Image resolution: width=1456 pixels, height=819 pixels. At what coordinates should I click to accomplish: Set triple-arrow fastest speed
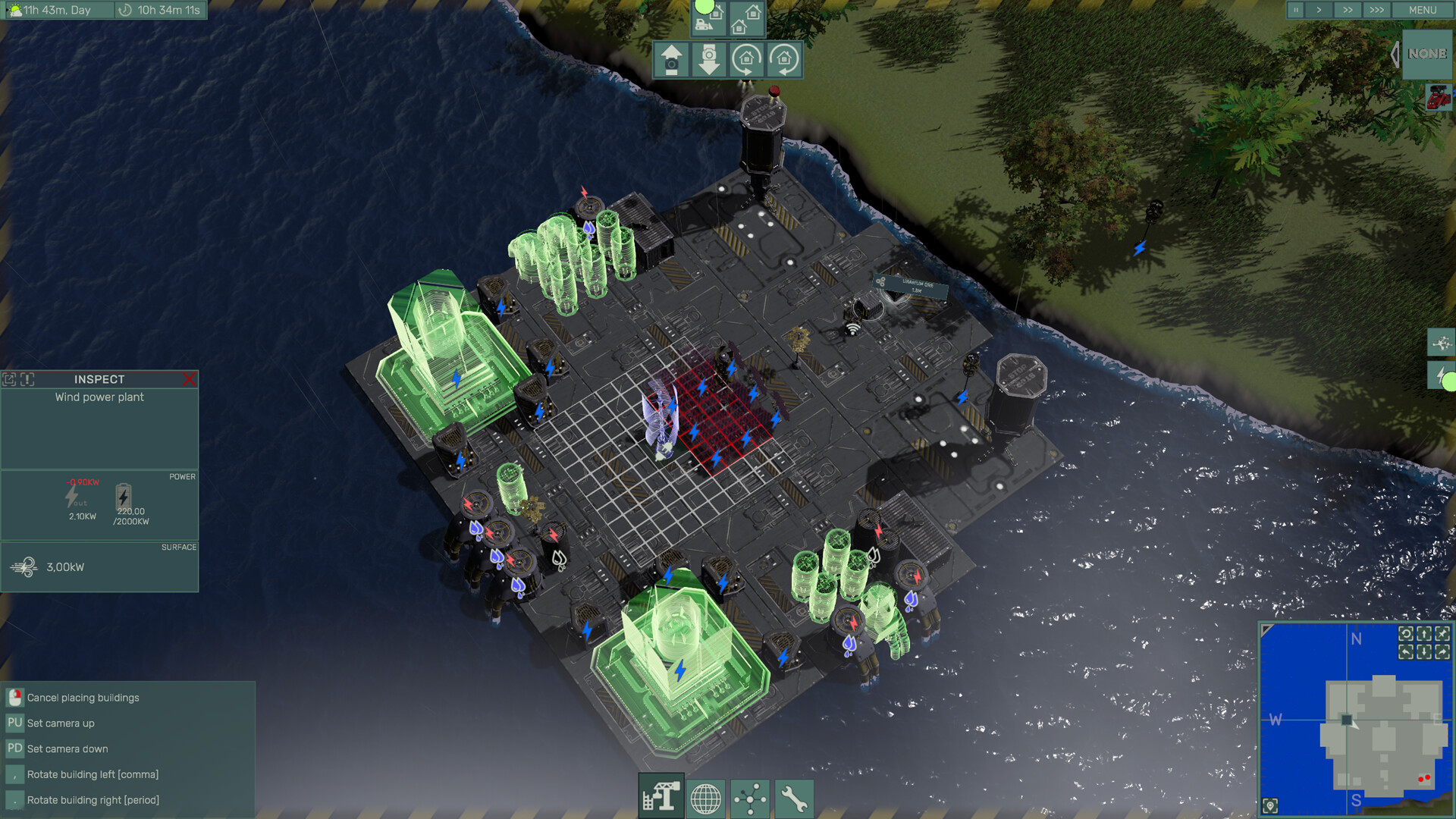tap(1376, 10)
